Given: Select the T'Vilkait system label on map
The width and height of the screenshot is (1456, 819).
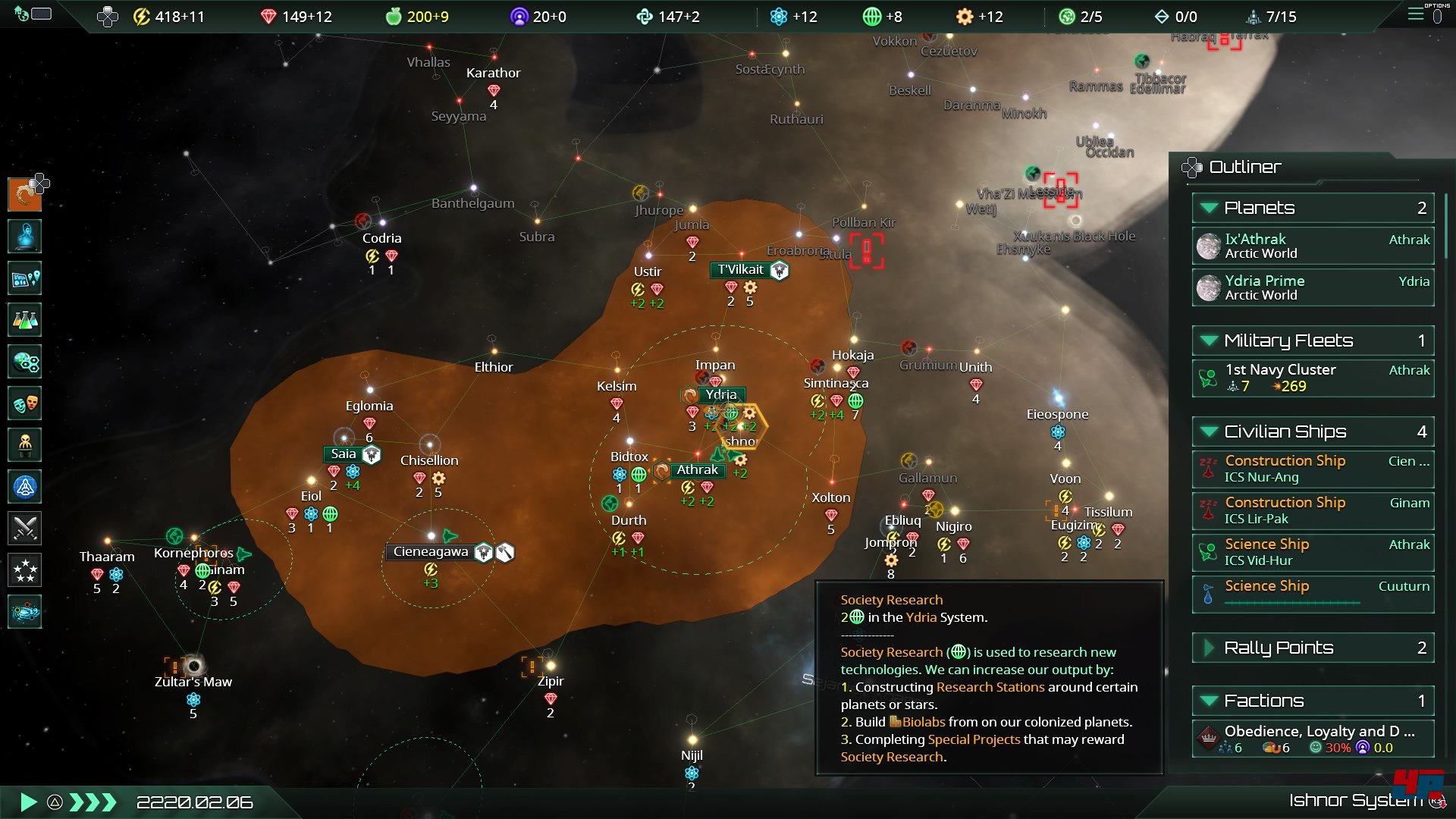Looking at the screenshot, I should 741,270.
